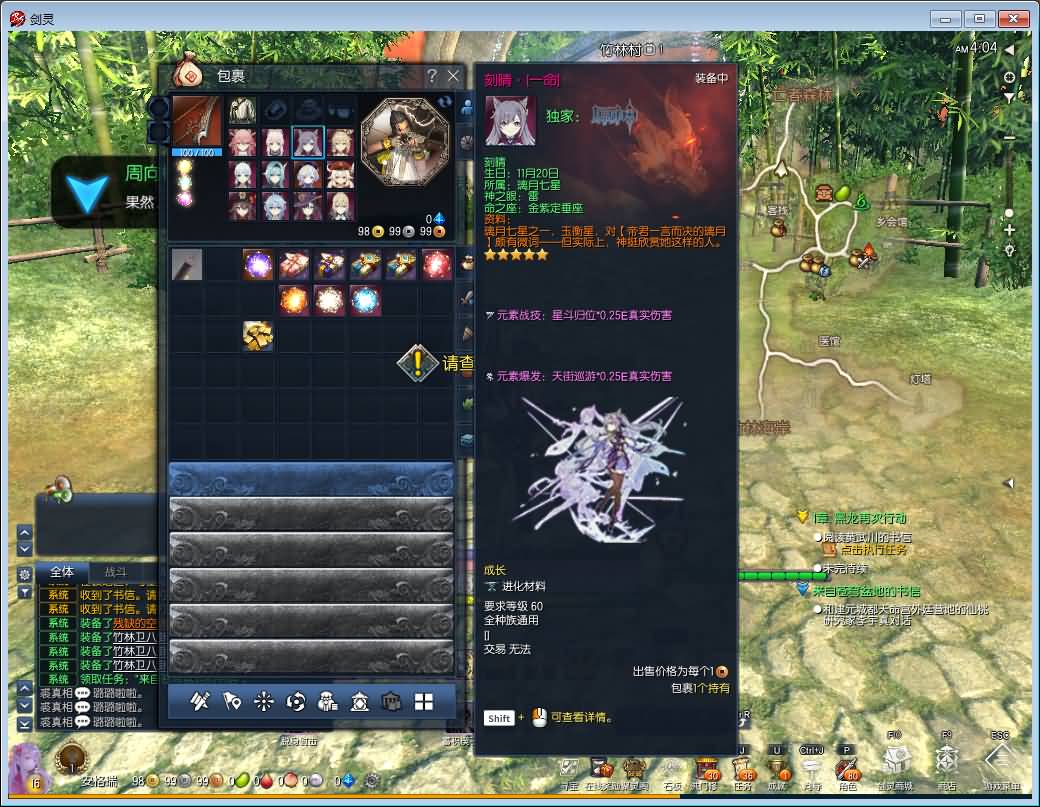Close the 包裹 inventory window
Screen dimensions: 1040x807
(x=453, y=76)
